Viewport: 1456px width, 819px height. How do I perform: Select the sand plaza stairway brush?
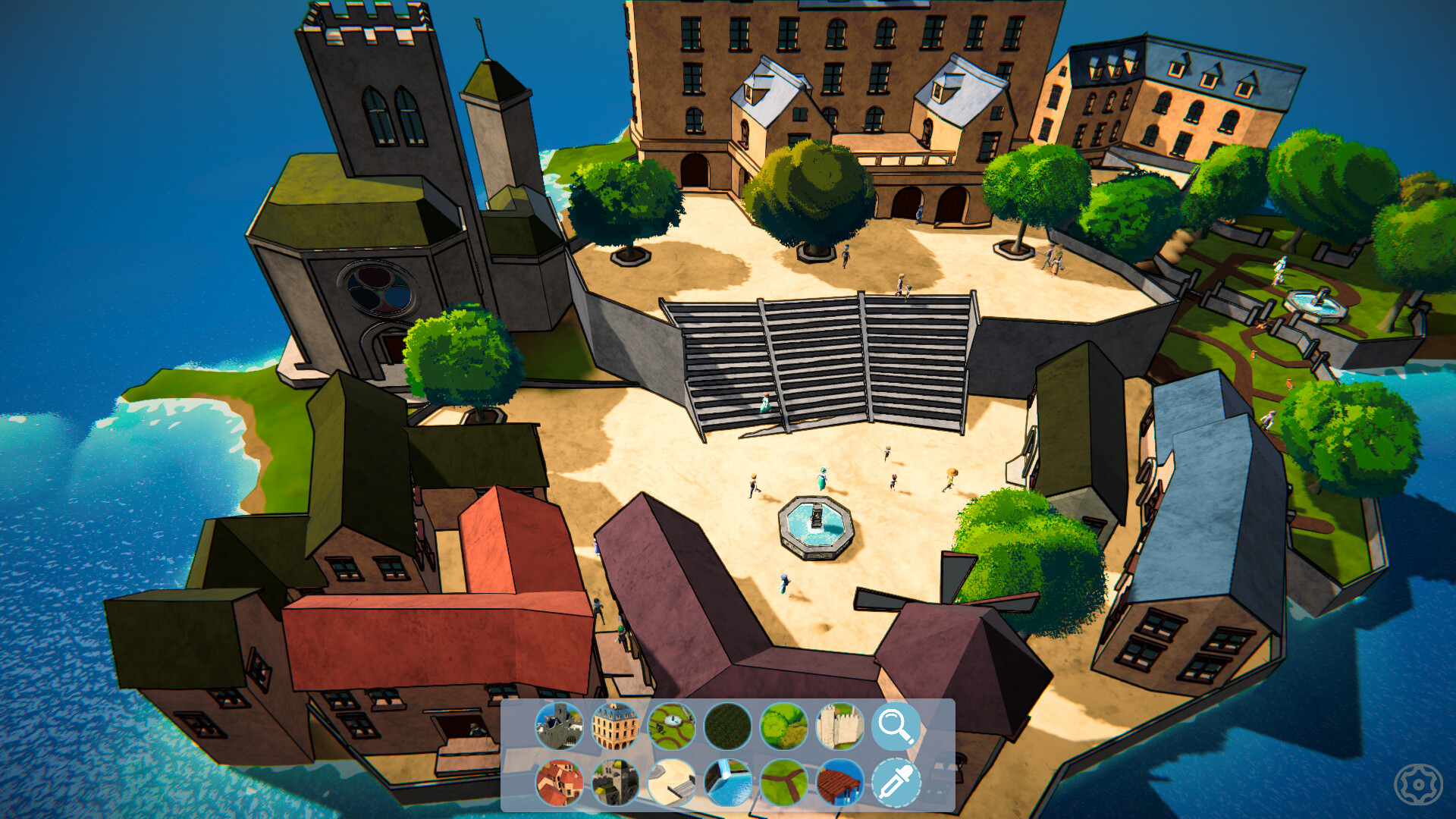(x=670, y=781)
